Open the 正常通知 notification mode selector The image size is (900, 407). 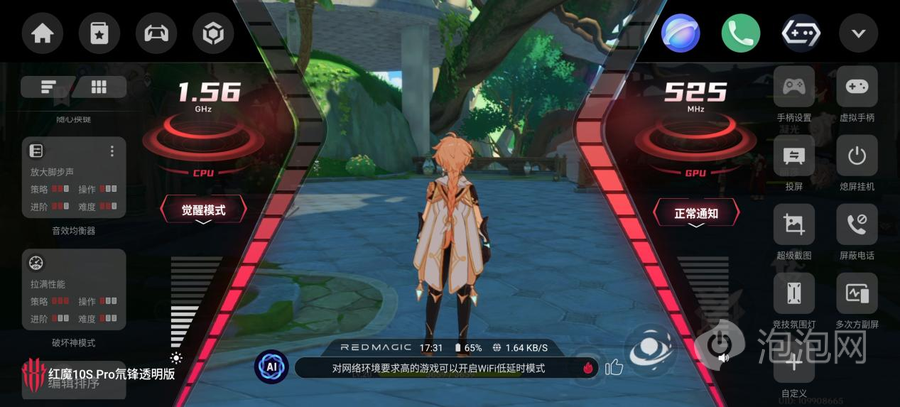[x=697, y=213]
